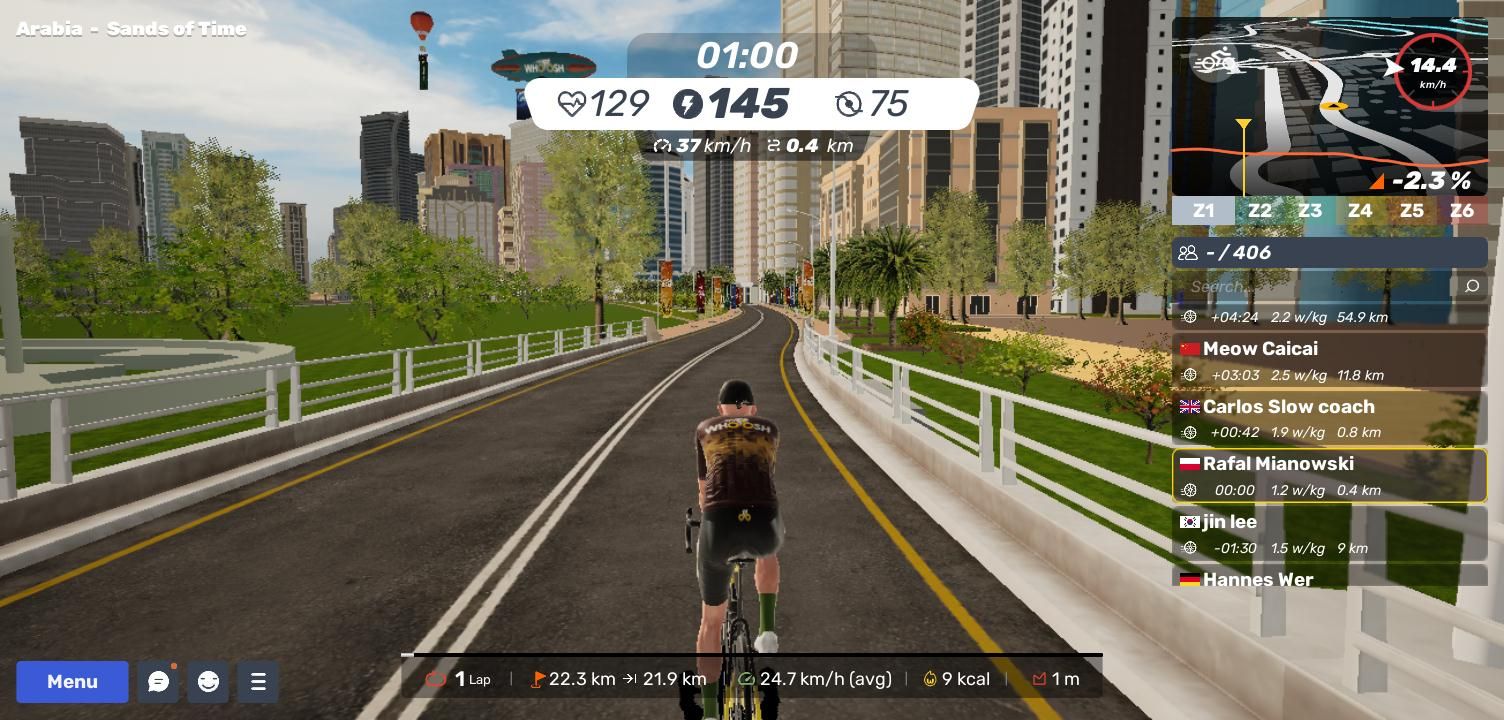
Task: Open the emoji reactions button
Action: coord(208,682)
